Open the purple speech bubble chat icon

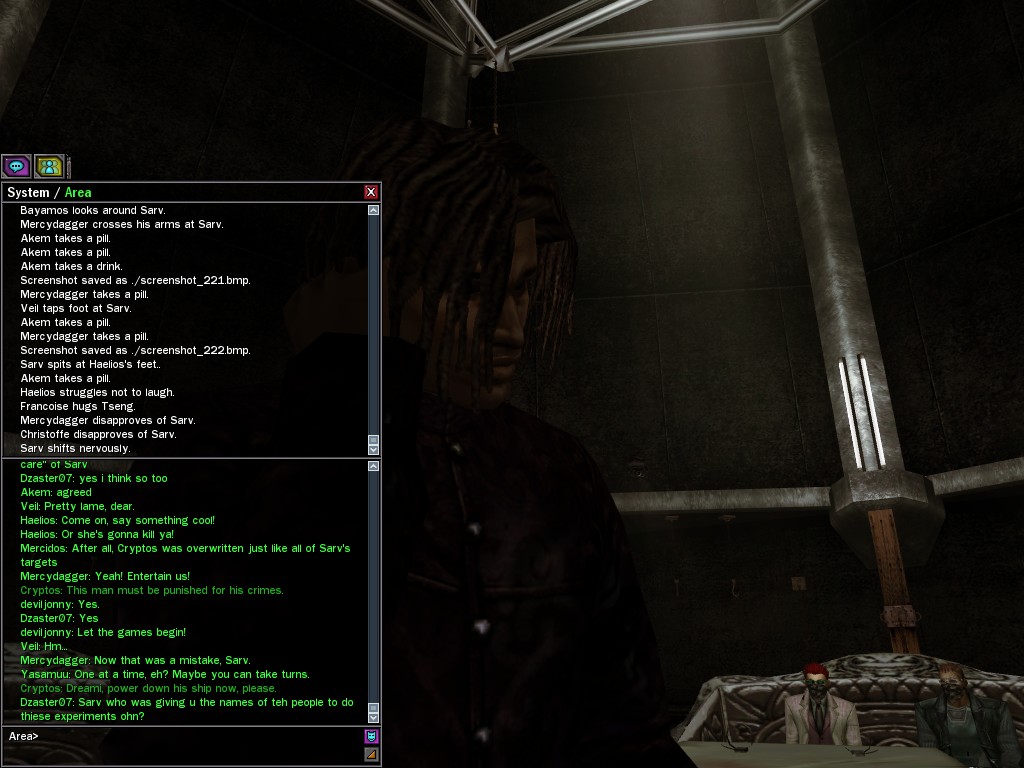coord(16,166)
